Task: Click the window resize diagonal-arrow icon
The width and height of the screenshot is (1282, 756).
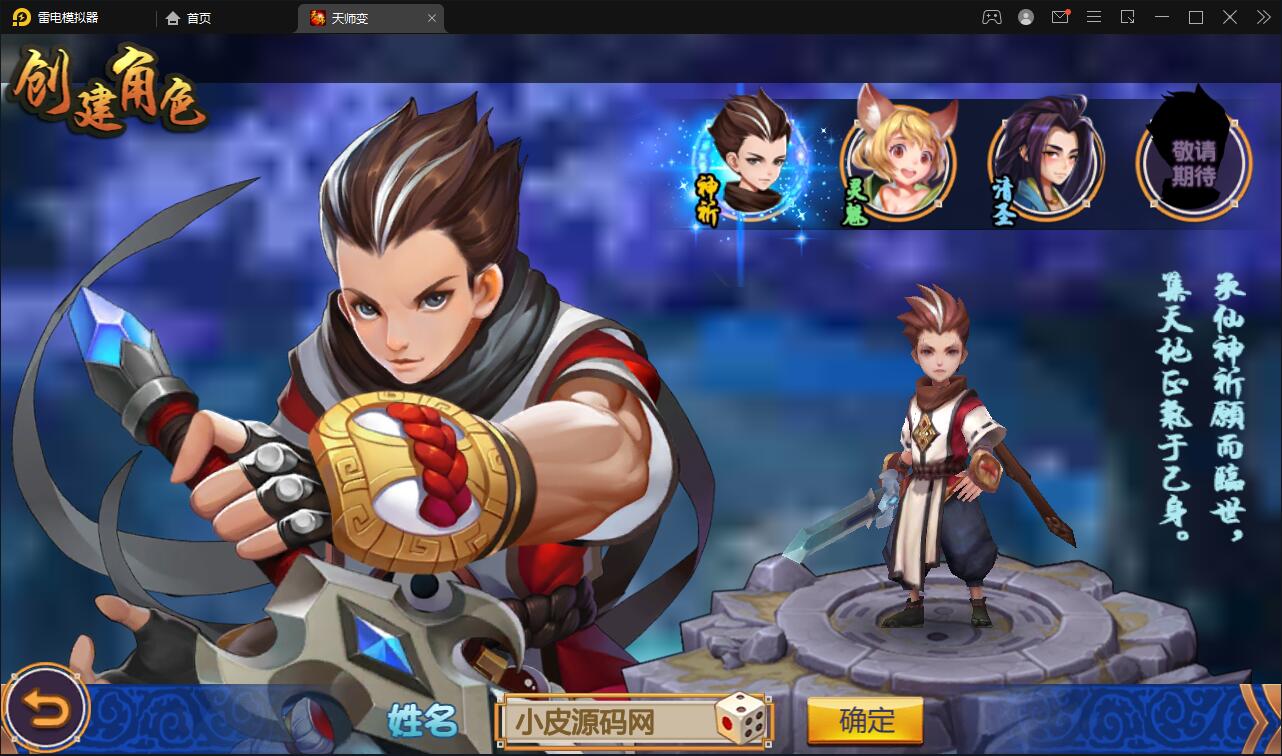Action: click(1128, 17)
